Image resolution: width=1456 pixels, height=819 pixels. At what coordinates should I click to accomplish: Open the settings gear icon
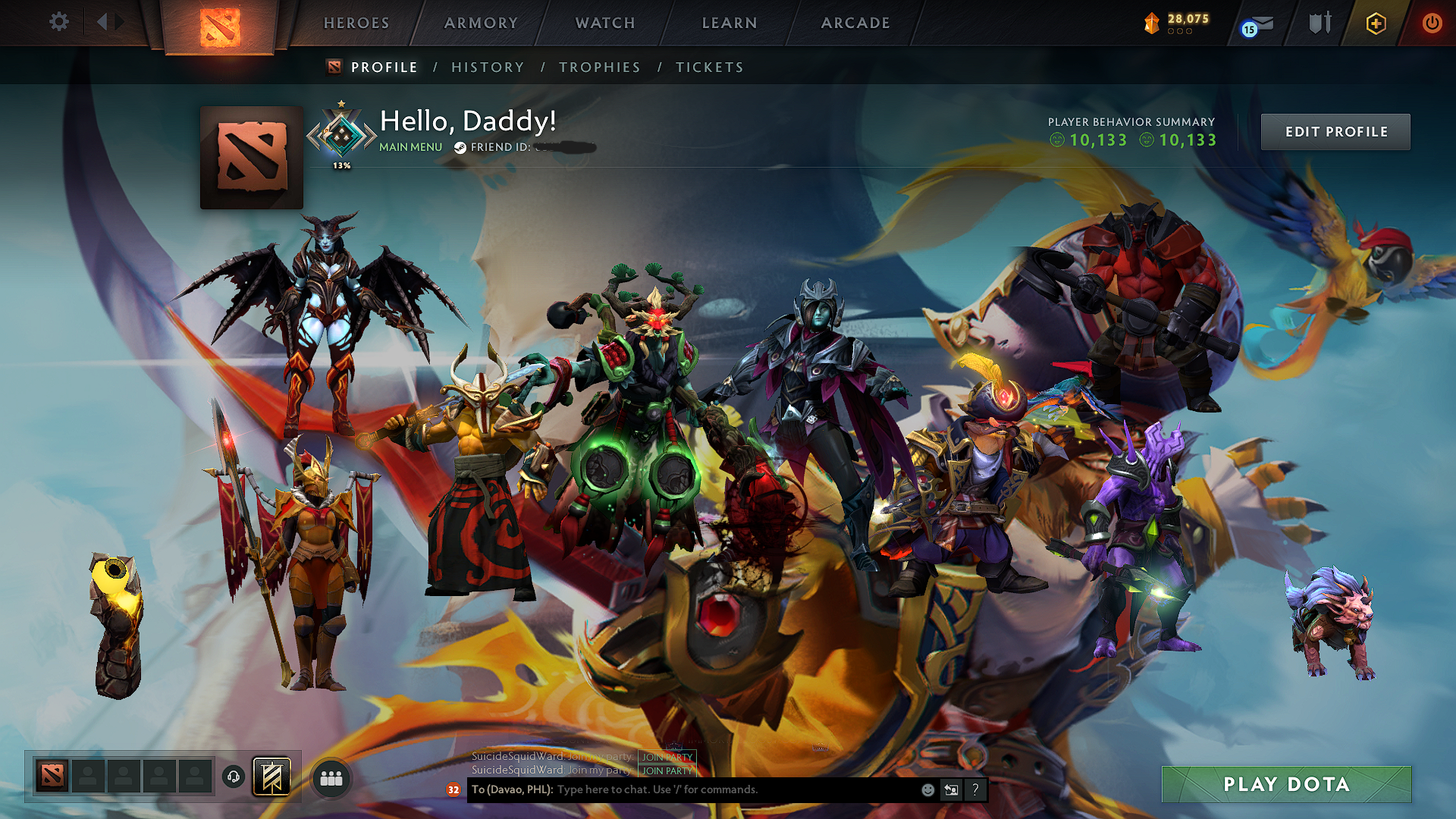point(59,22)
